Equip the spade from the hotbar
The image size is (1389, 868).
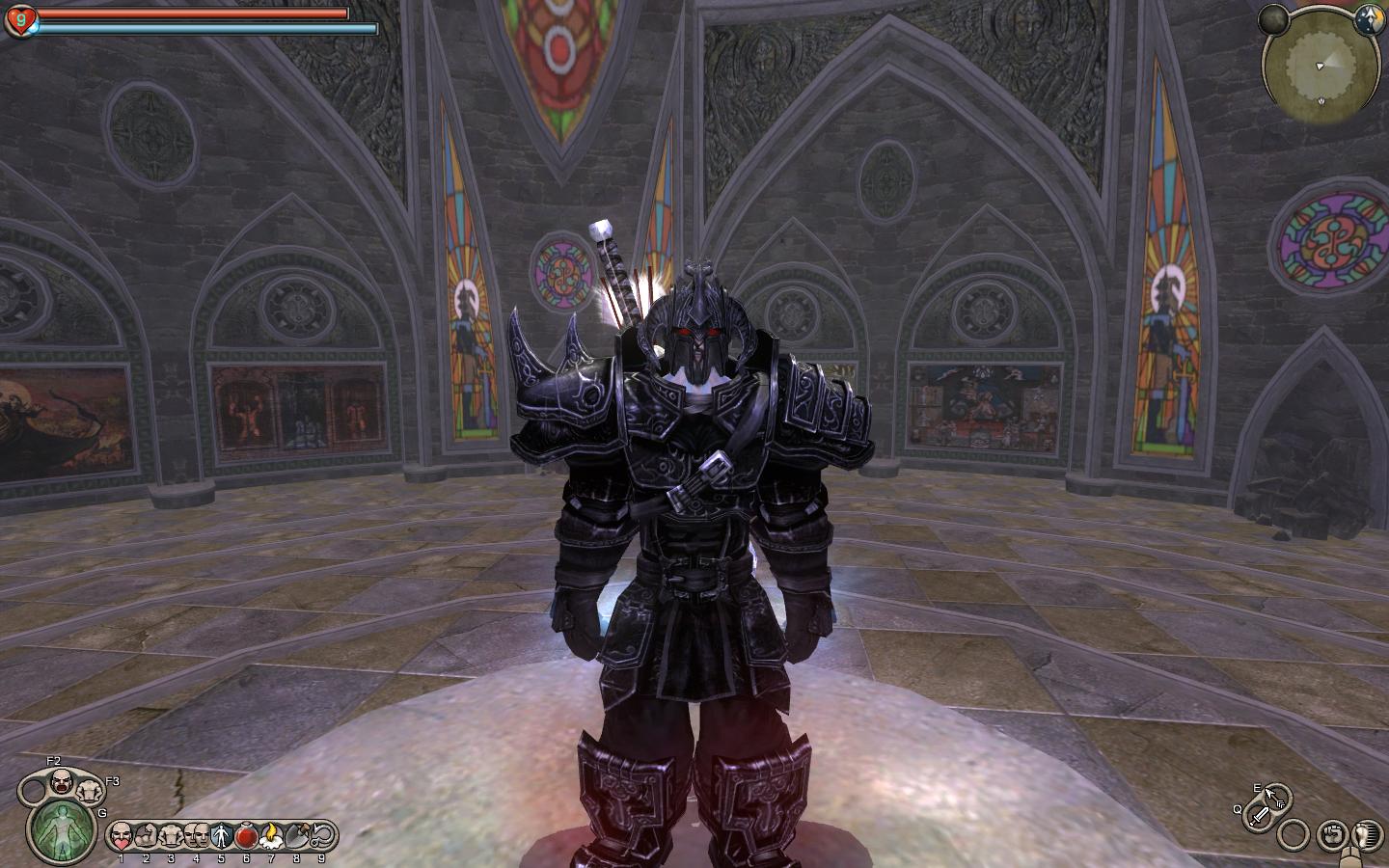[x=296, y=834]
